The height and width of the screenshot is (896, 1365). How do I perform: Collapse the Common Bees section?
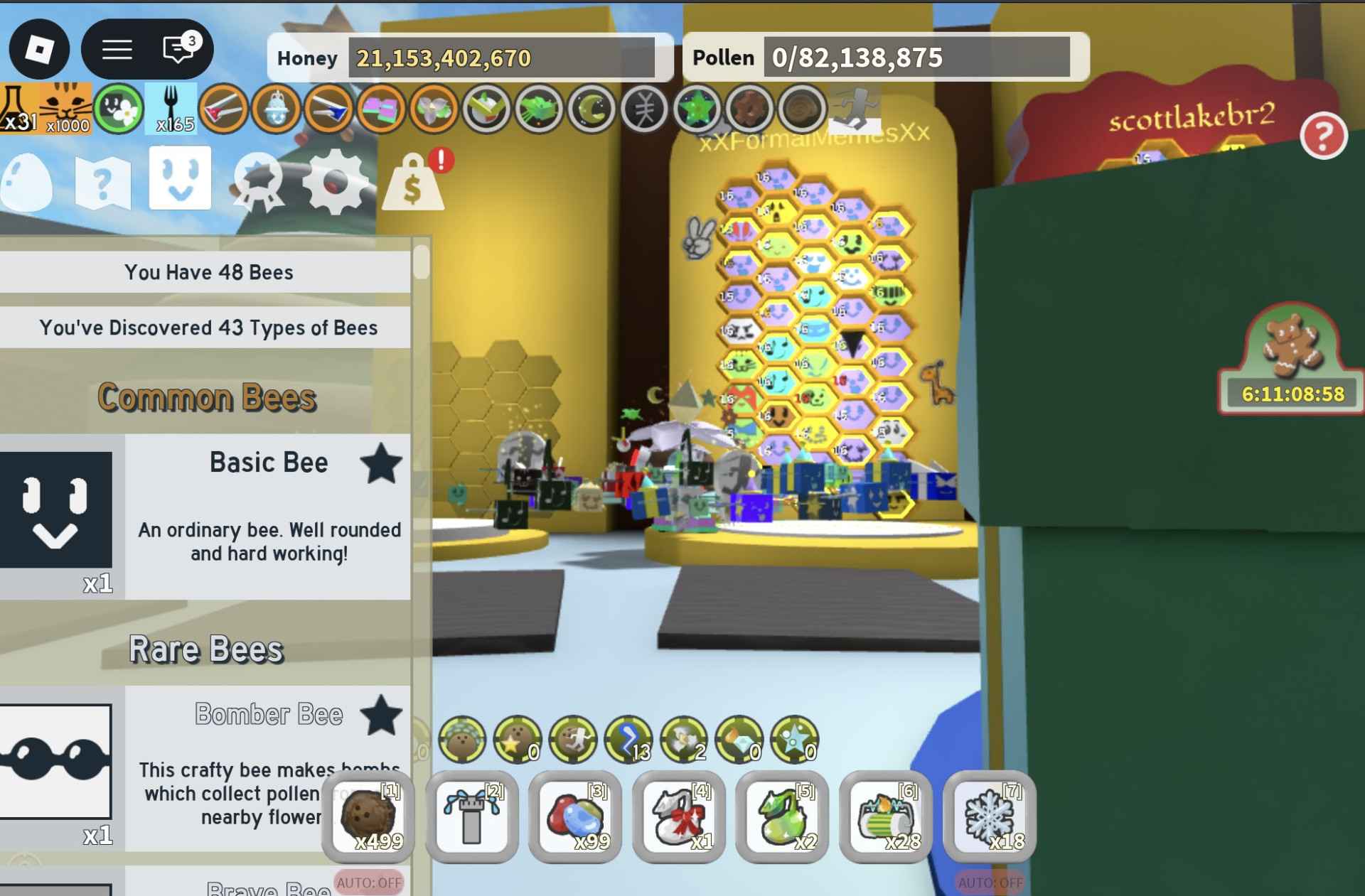point(206,396)
